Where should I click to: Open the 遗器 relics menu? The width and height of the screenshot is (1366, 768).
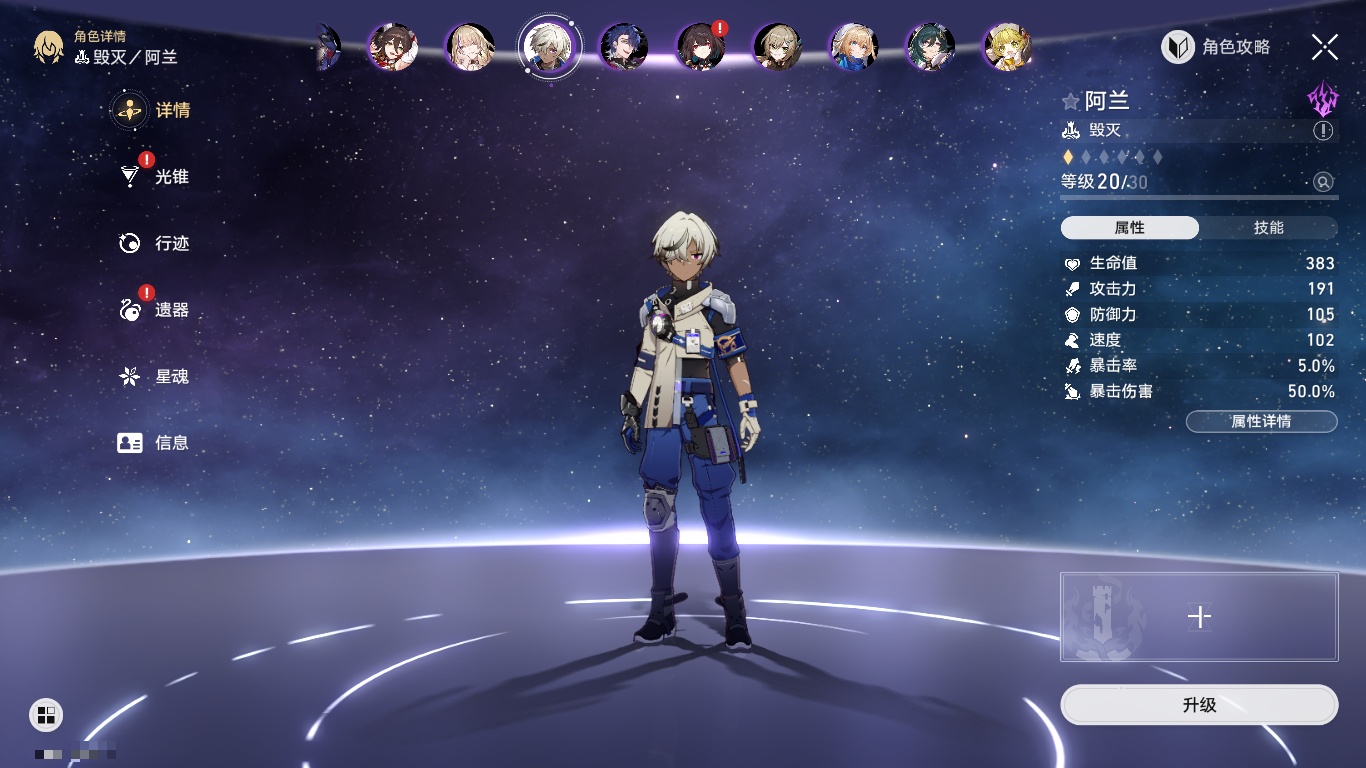coord(156,310)
